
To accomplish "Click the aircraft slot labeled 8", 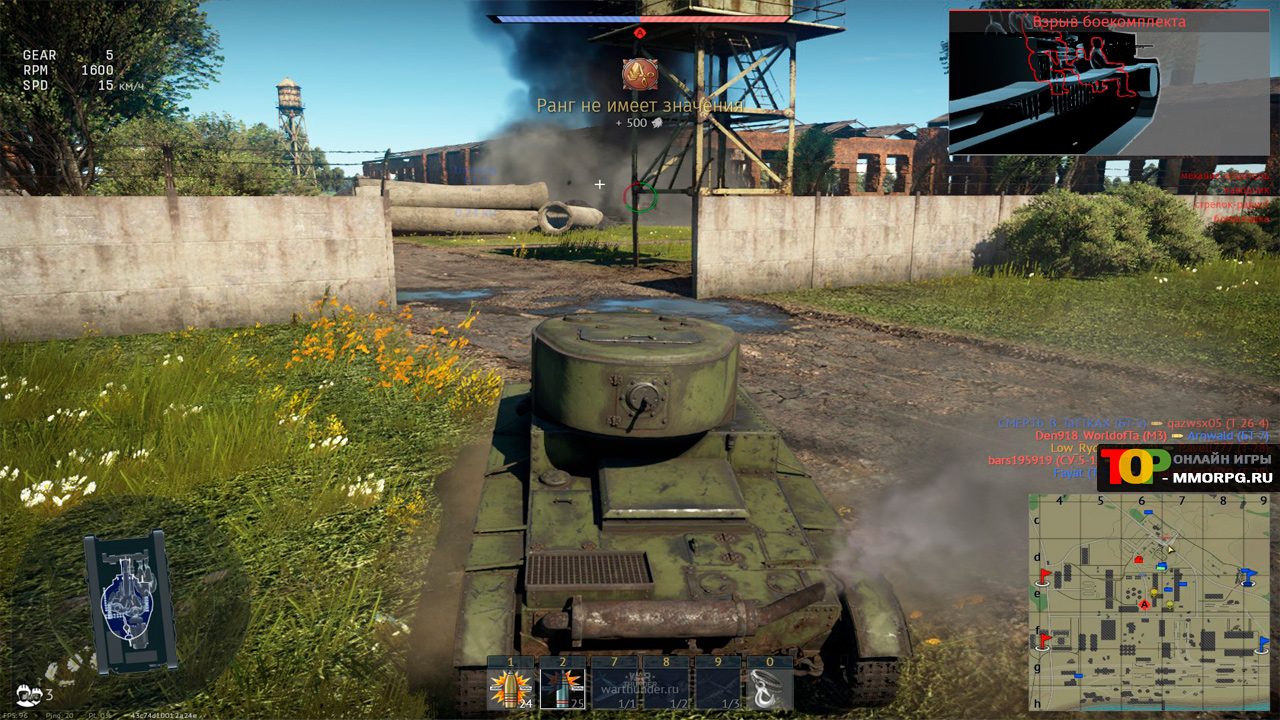I will [665, 690].
